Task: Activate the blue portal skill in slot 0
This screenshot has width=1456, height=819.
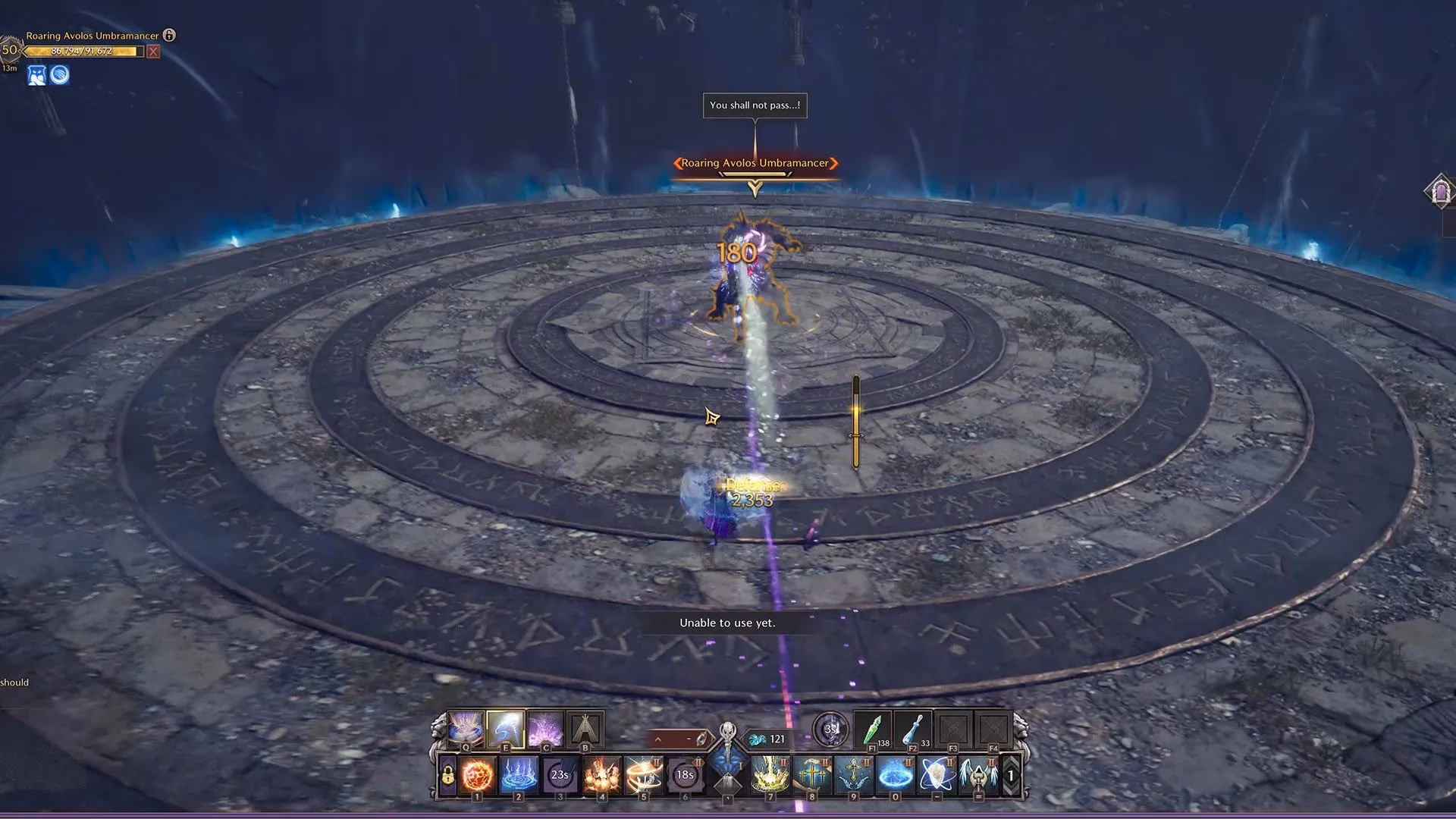Action: 895,774
